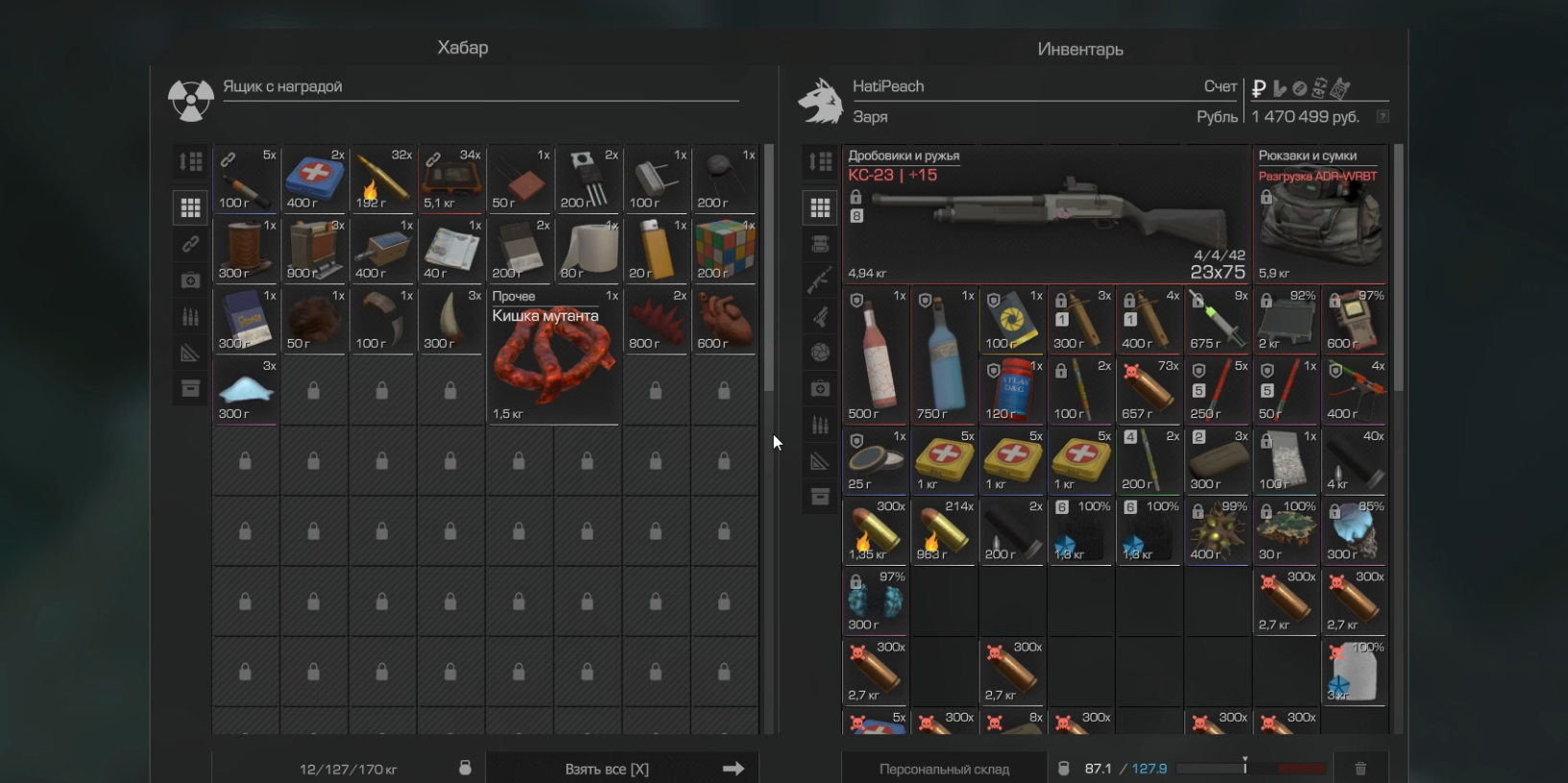Pick the blue medkit in loot crate
Image resolution: width=1568 pixels, height=783 pixels.
[x=314, y=179]
